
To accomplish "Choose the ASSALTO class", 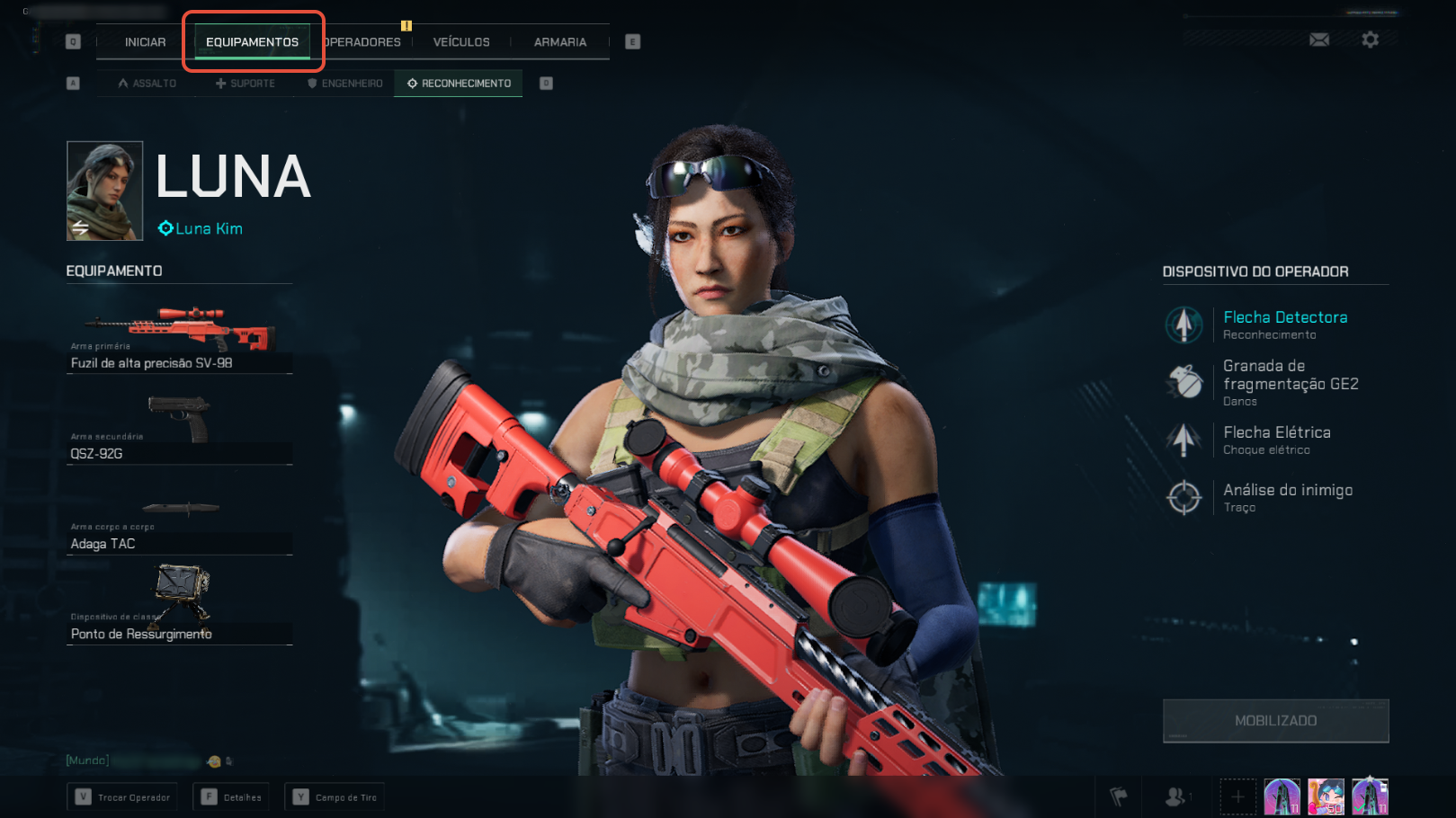I will [x=147, y=84].
